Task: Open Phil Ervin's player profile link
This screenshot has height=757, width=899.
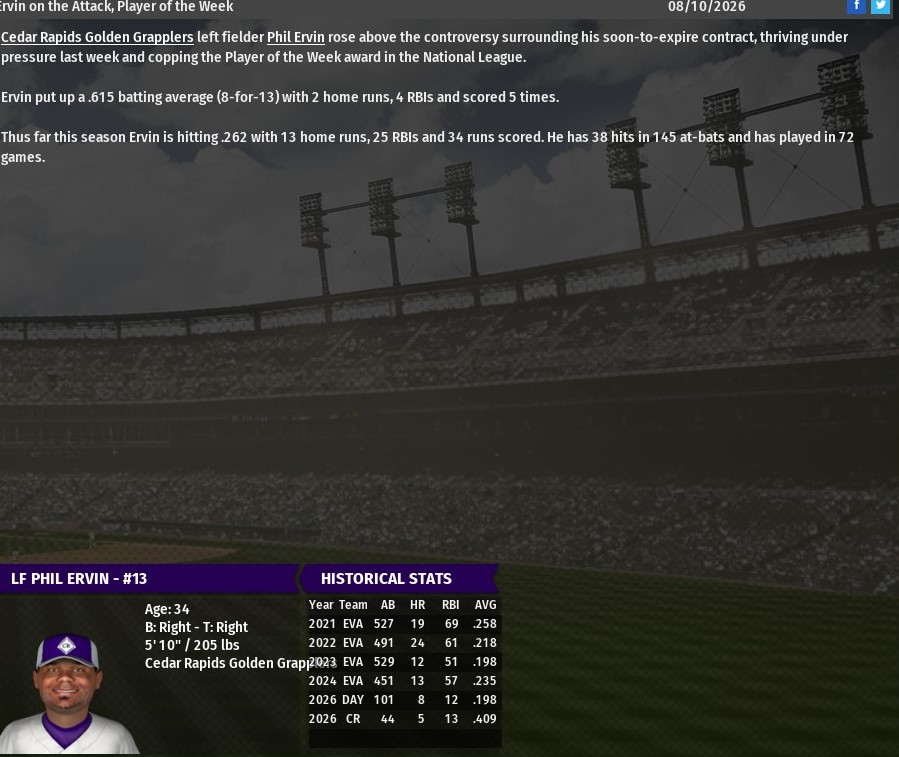Action: 295,37
